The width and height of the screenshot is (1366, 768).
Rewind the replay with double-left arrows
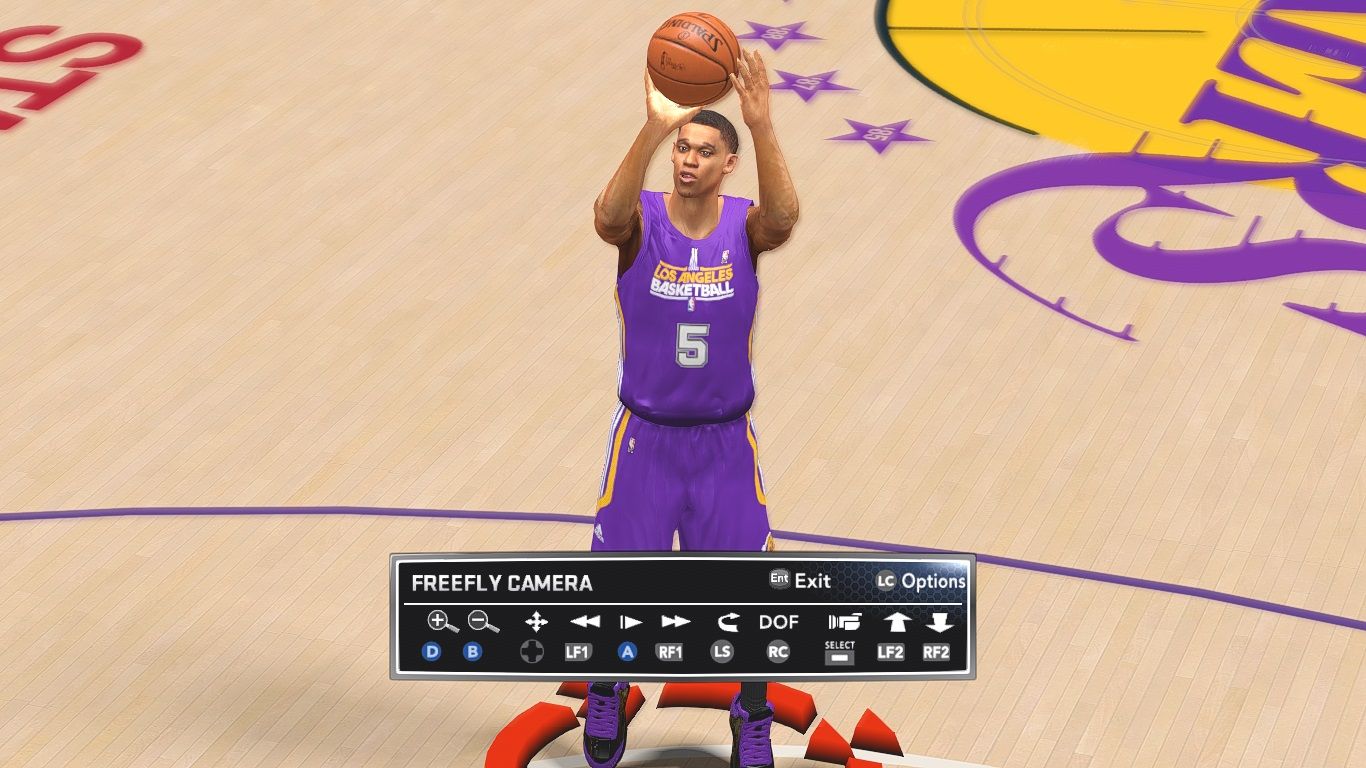[x=584, y=622]
